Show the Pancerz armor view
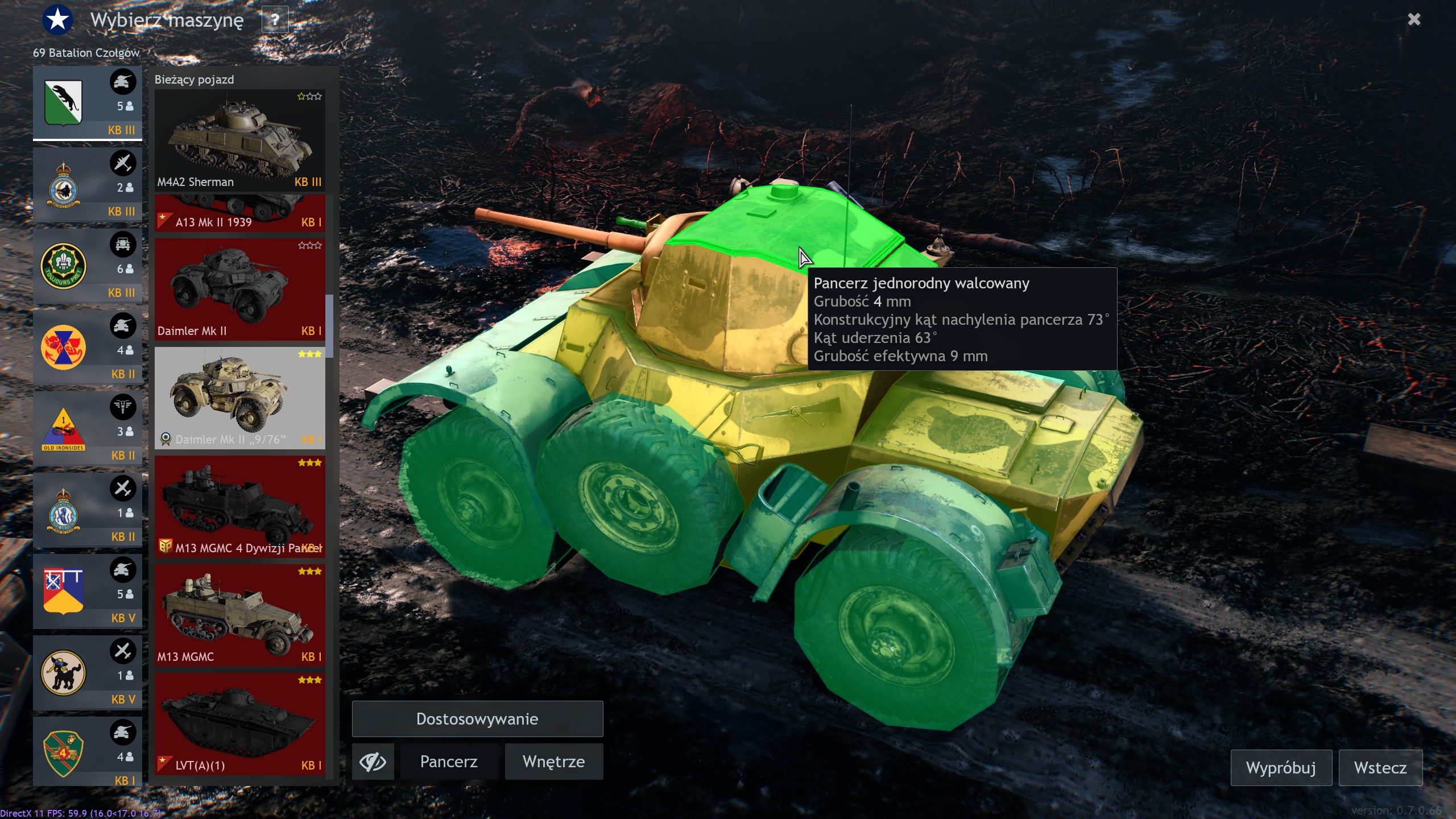 [x=449, y=762]
